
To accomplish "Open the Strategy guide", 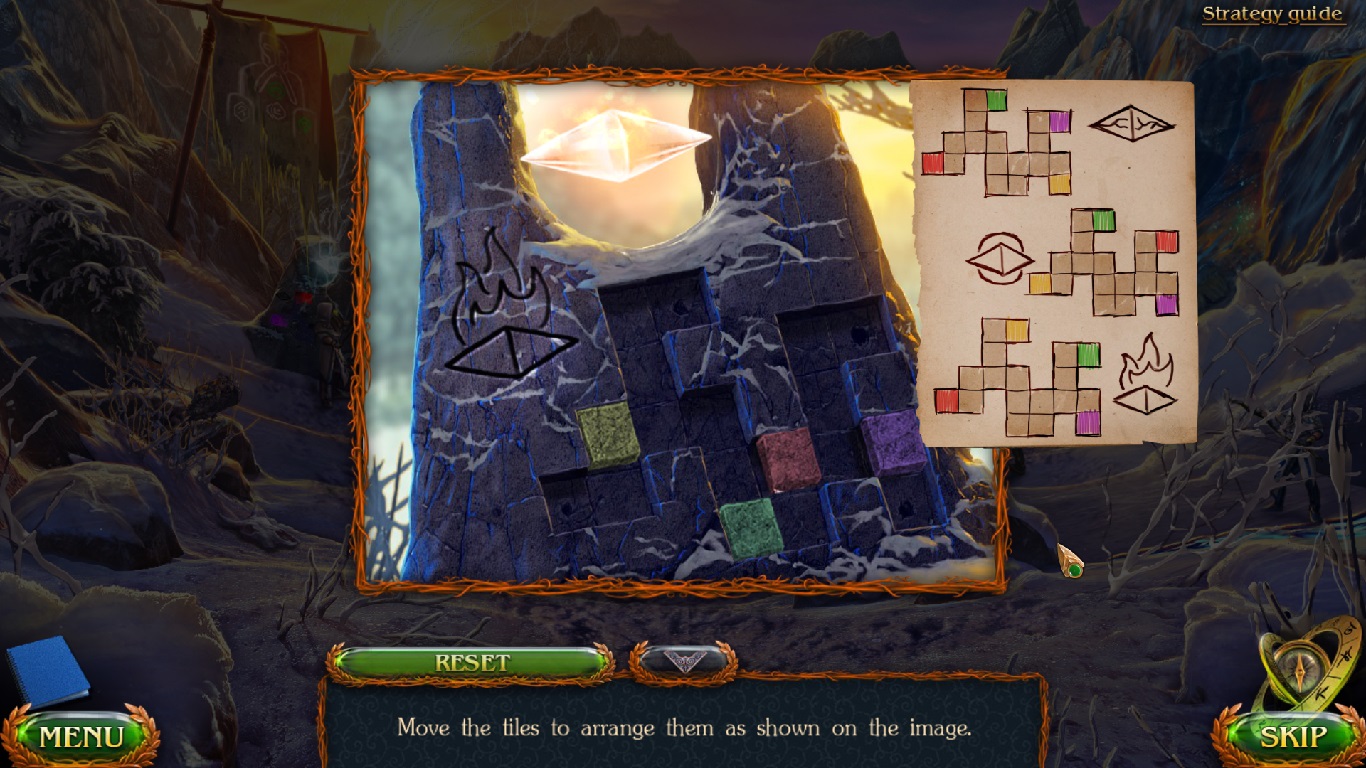I will coord(1272,13).
